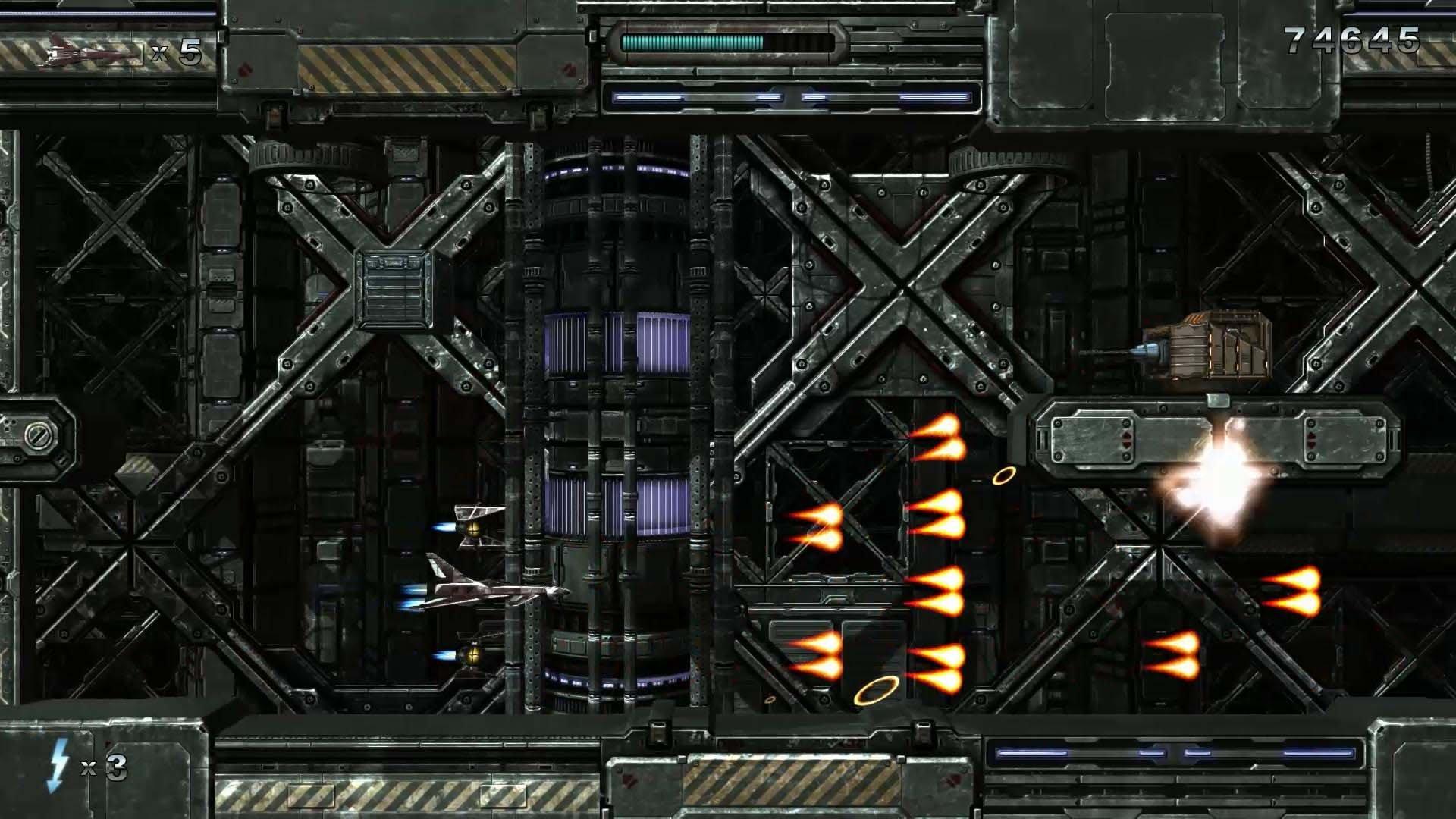Click the grey crate on the X-beam structure
Image resolution: width=1456 pixels, height=819 pixels.
[394, 288]
